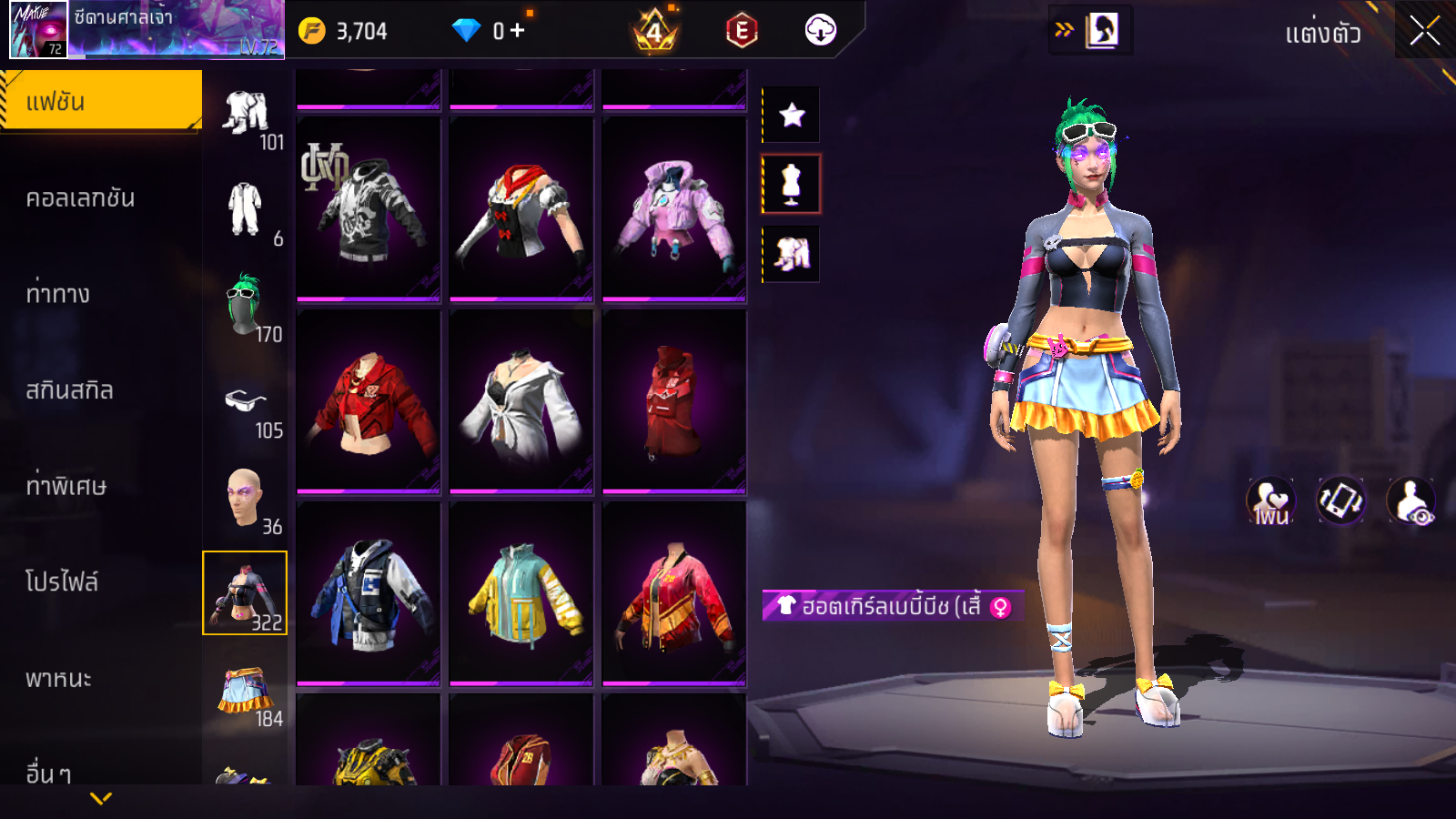Equip the pink puffer jacket
This screenshot has width=1456, height=819.
coord(674,209)
